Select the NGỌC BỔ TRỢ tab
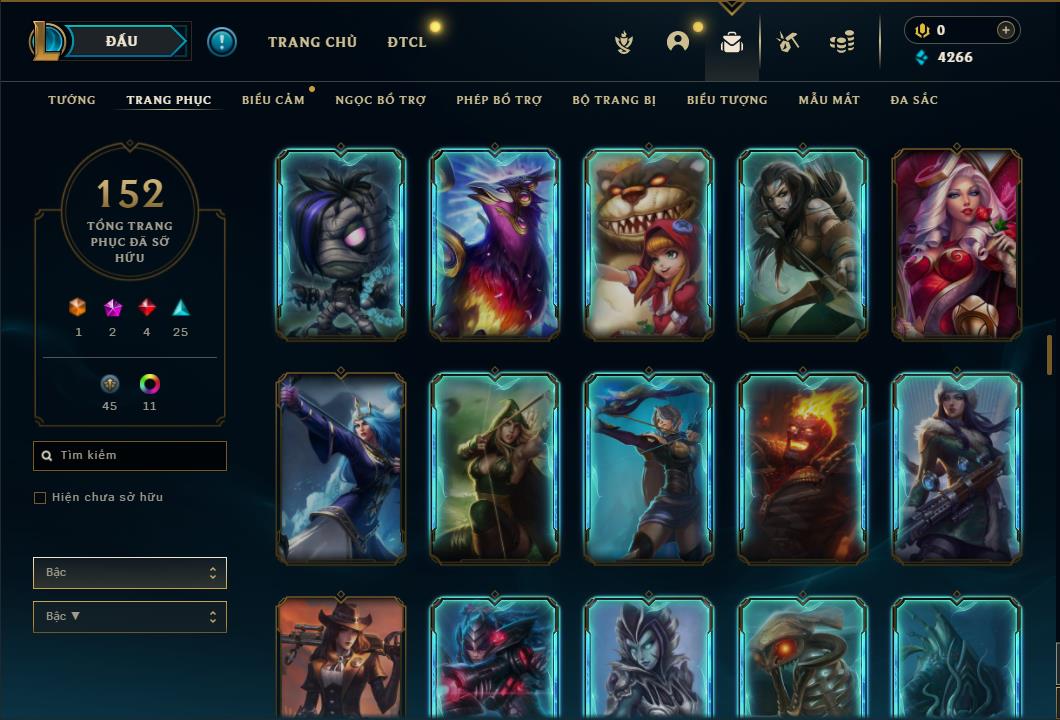The width and height of the screenshot is (1060, 720). [x=380, y=100]
